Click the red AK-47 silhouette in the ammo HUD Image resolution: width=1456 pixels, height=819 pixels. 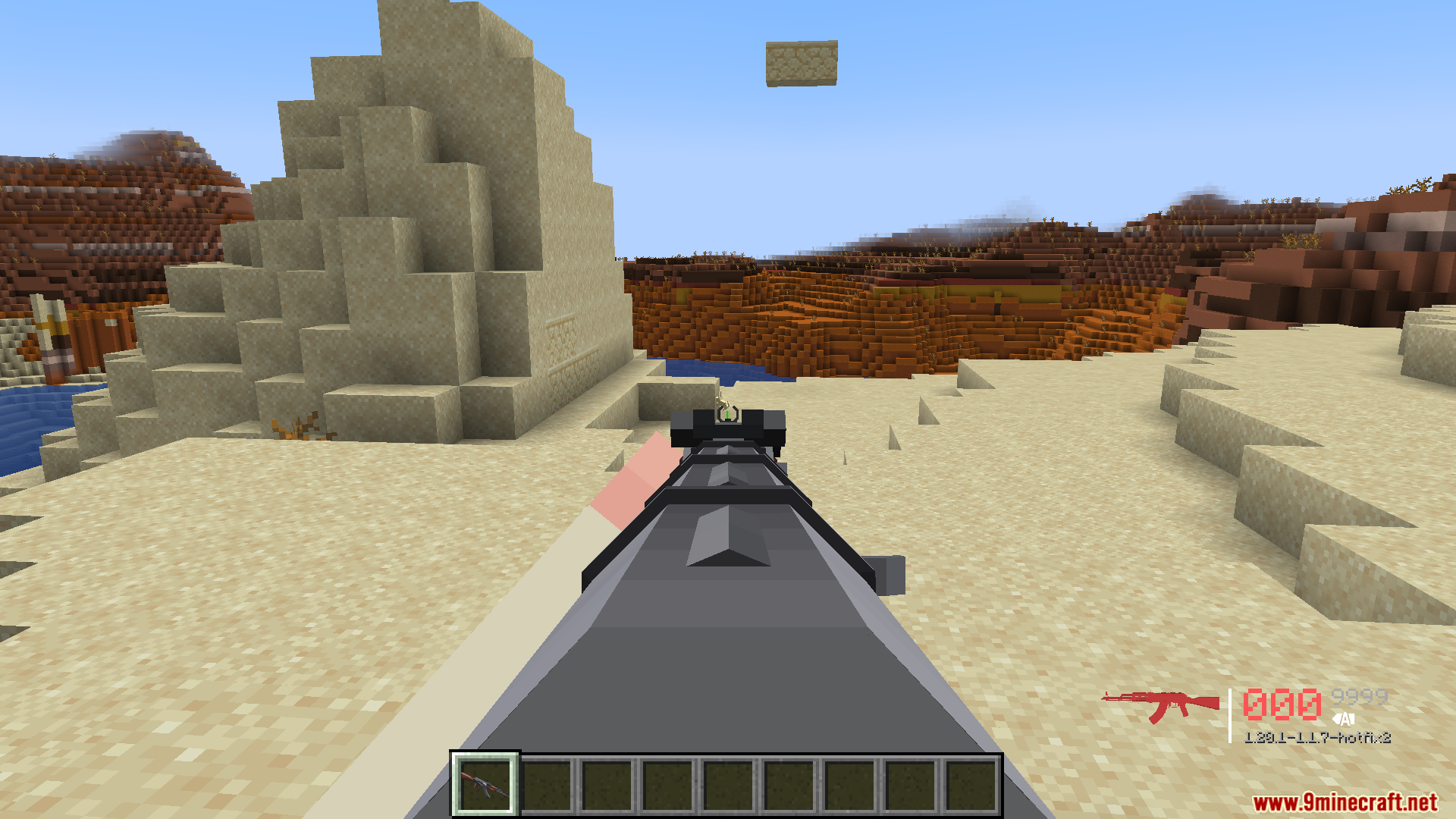coord(1160,701)
